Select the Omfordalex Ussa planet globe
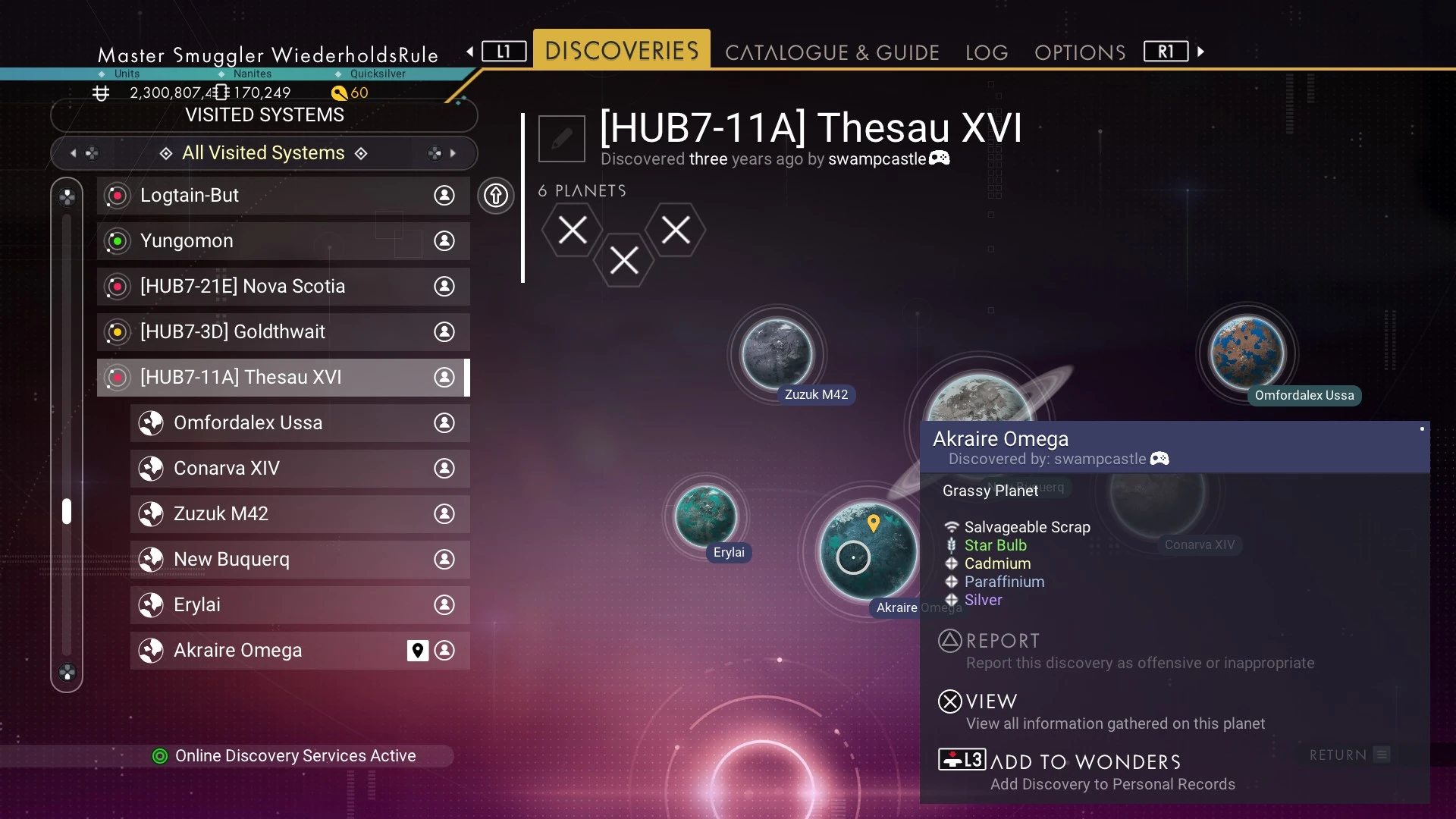The height and width of the screenshot is (819, 1456). coord(1247,353)
